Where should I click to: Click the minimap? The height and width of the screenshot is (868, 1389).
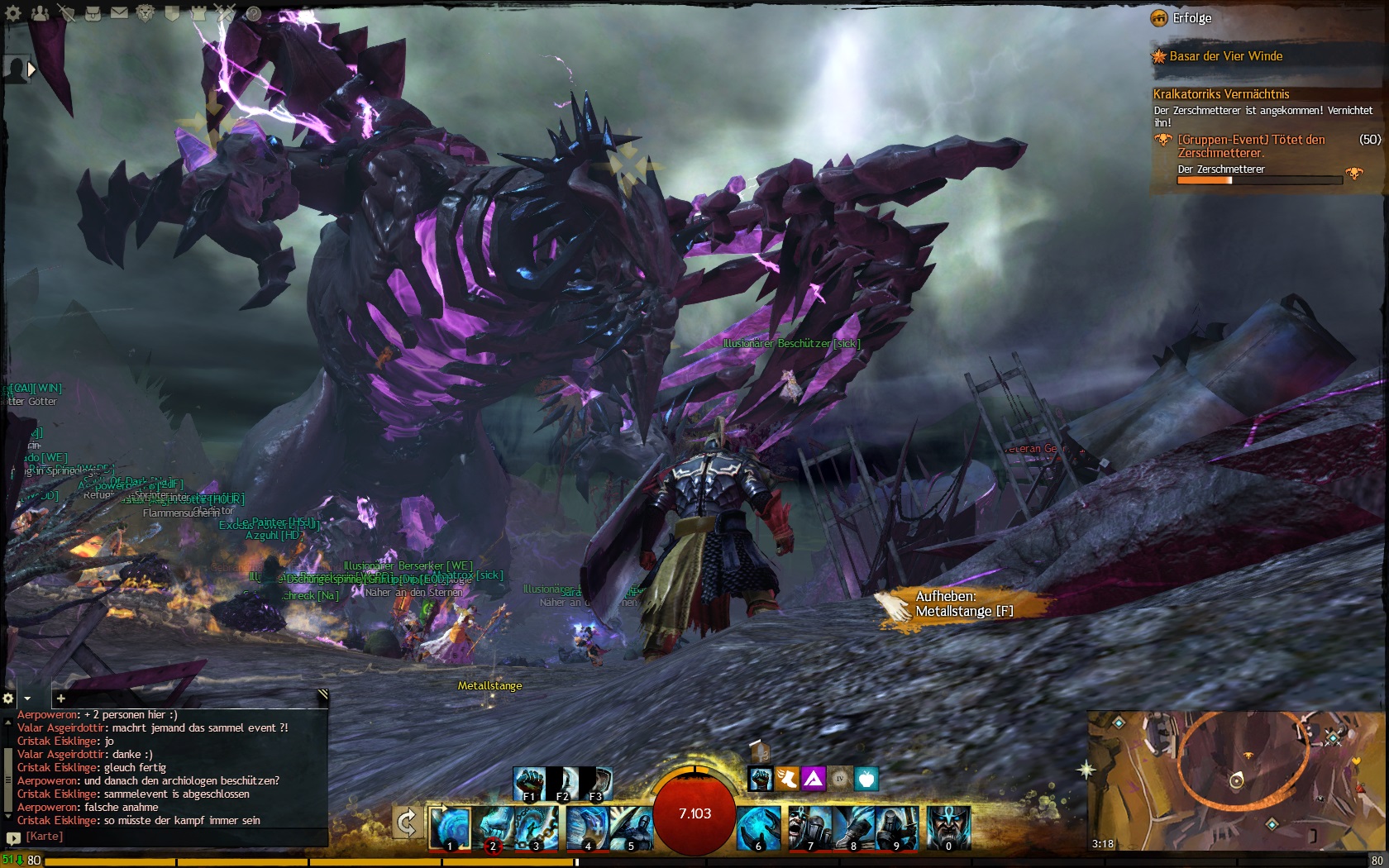coord(1236,780)
